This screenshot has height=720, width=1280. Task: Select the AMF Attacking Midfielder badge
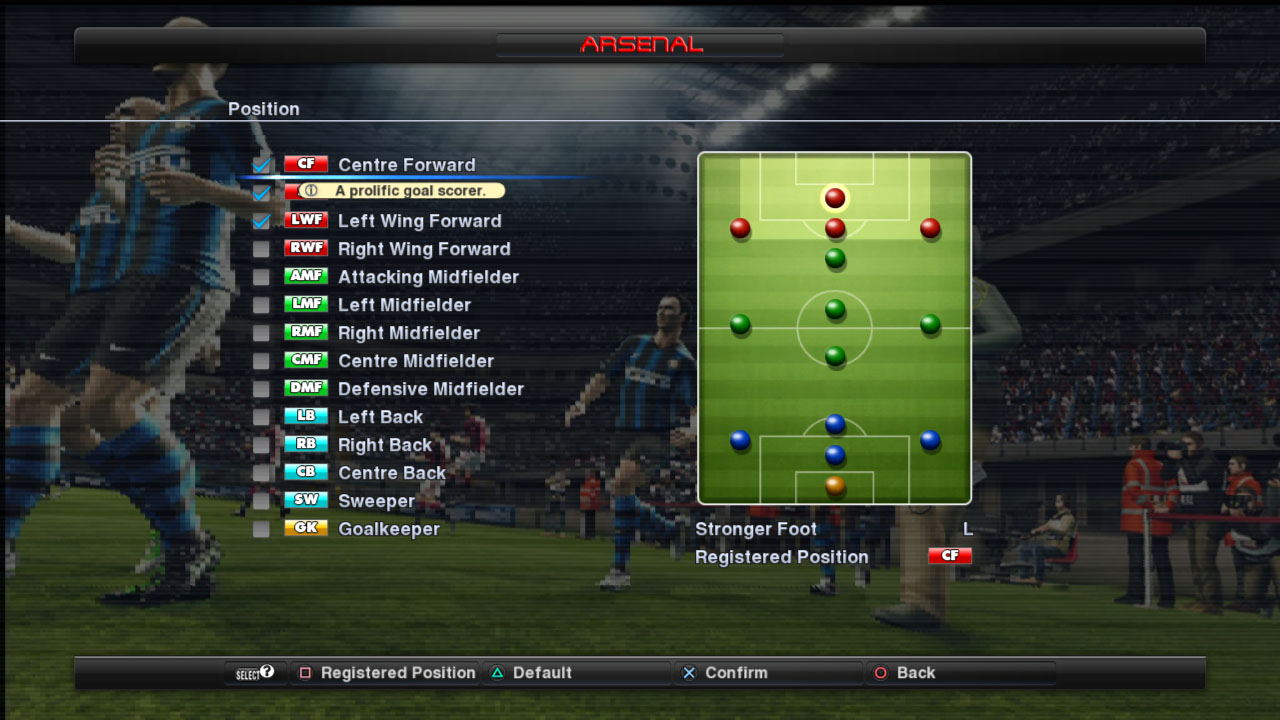pos(306,276)
